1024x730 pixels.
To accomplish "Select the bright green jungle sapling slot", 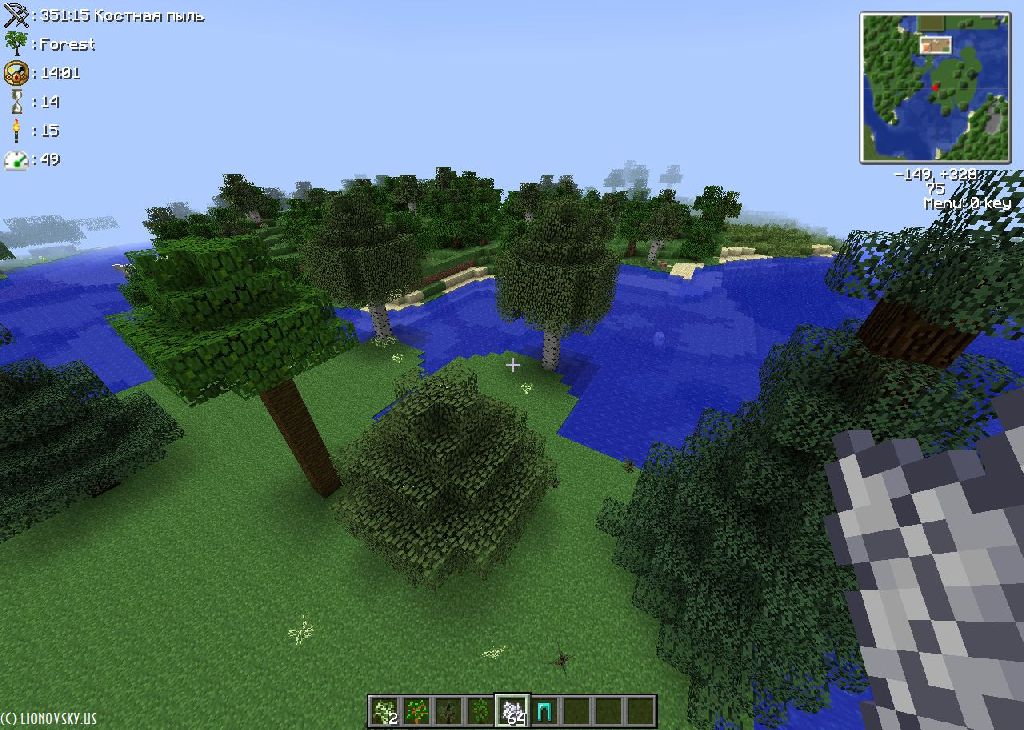I will click(481, 711).
